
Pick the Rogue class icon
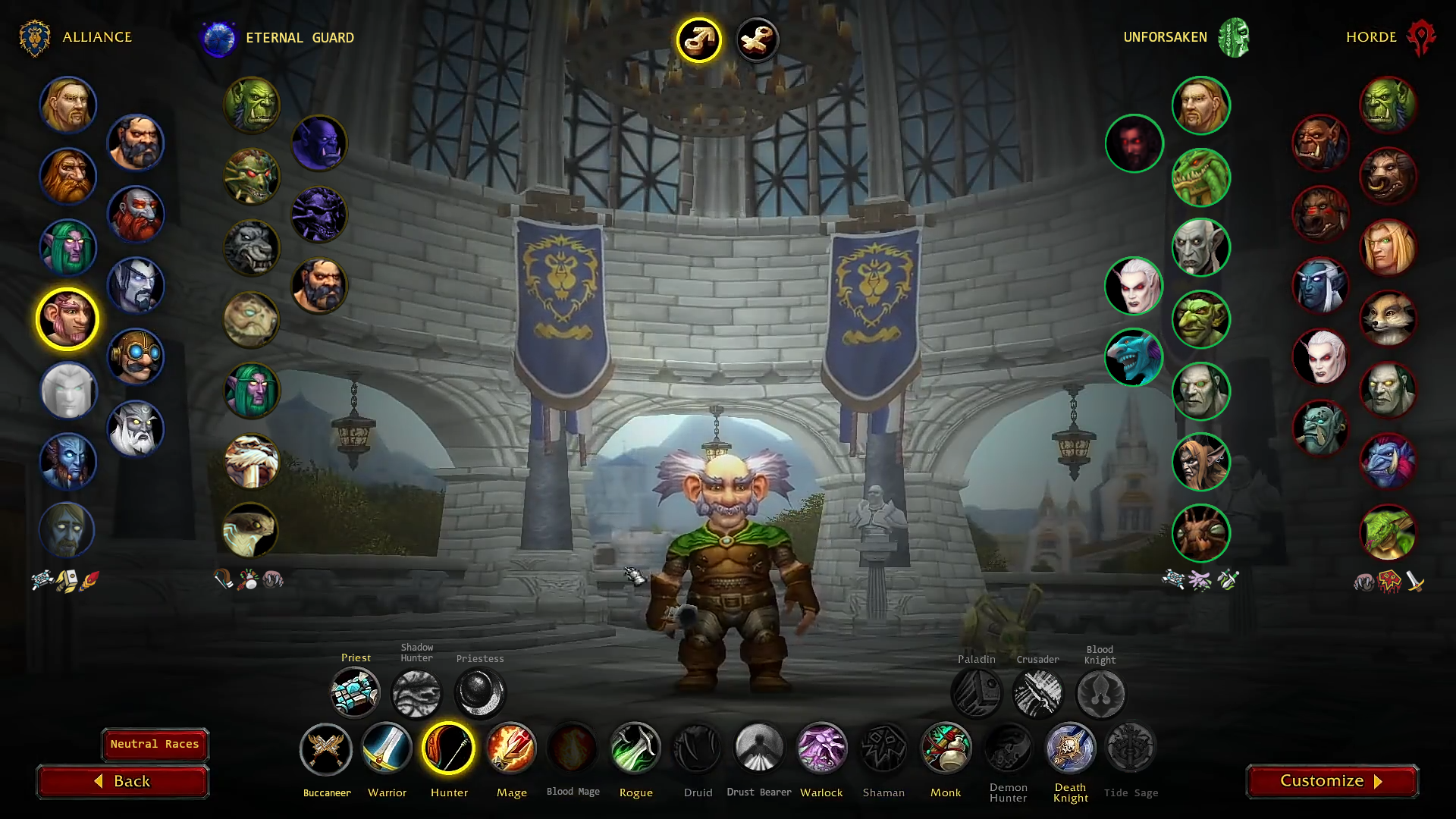pos(635,748)
